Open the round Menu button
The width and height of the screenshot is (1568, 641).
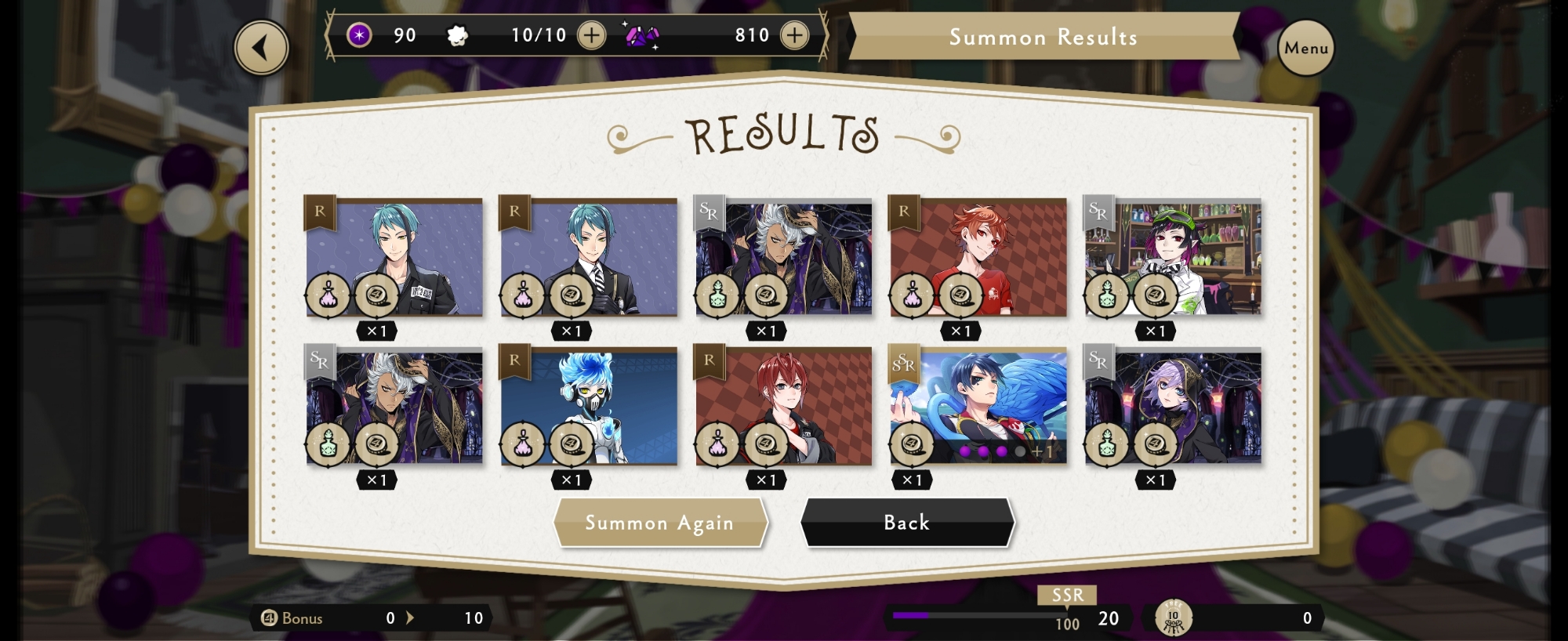[x=1305, y=48]
